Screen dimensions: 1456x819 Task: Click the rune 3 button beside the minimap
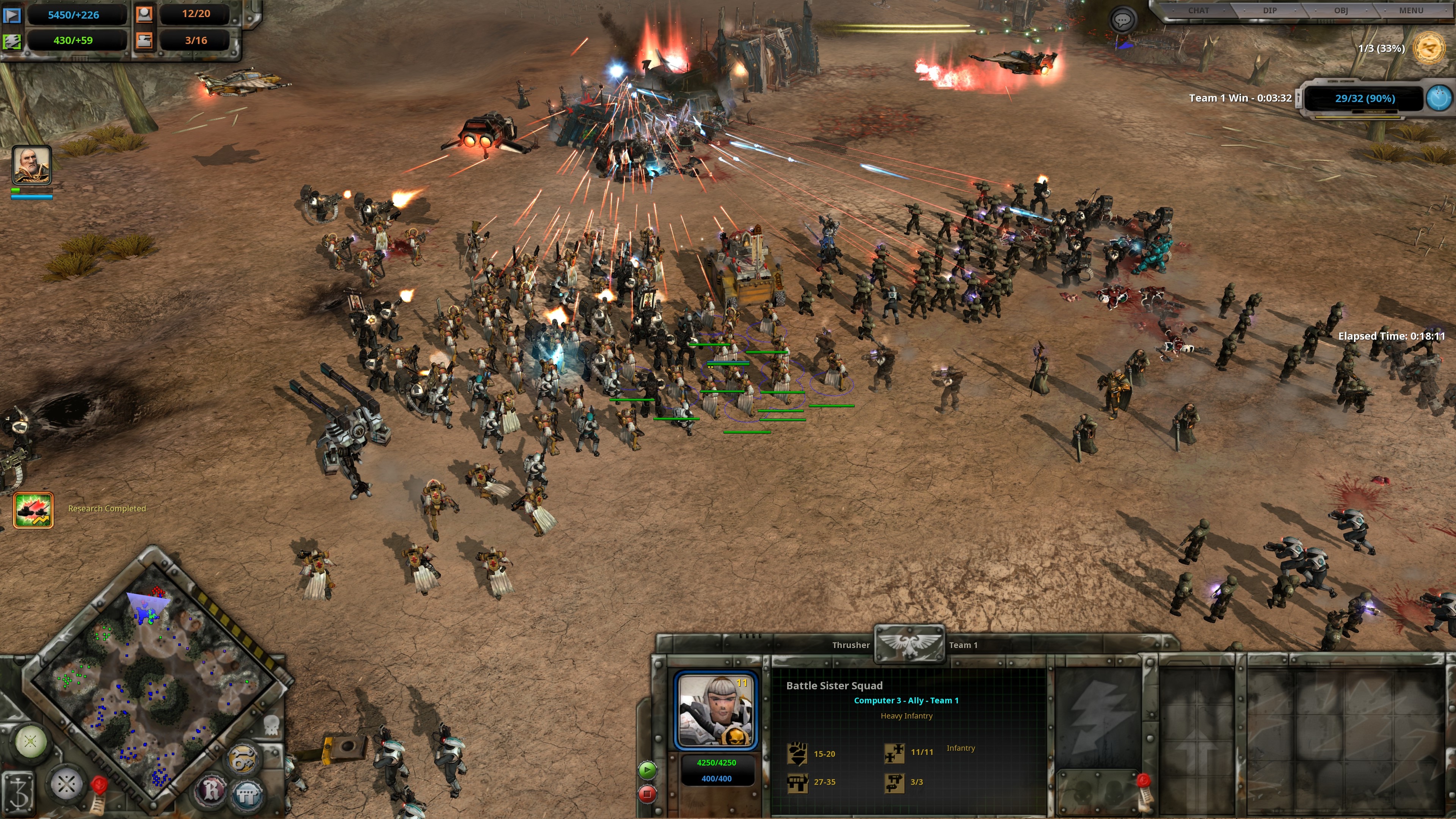18,793
